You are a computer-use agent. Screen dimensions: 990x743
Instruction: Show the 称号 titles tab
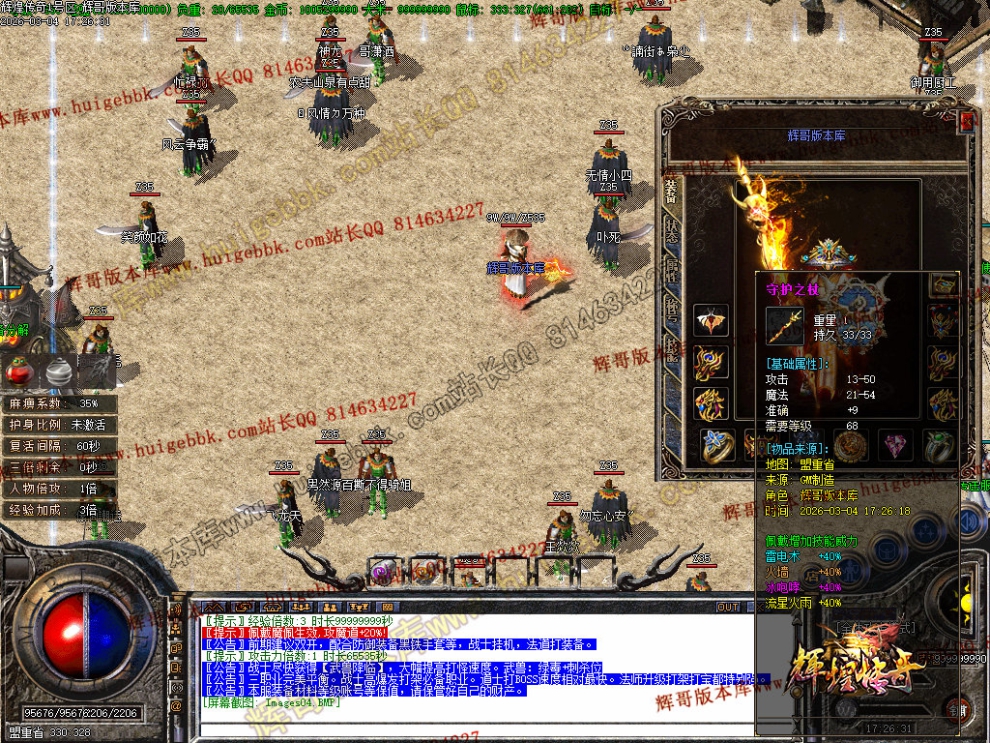[x=672, y=307]
